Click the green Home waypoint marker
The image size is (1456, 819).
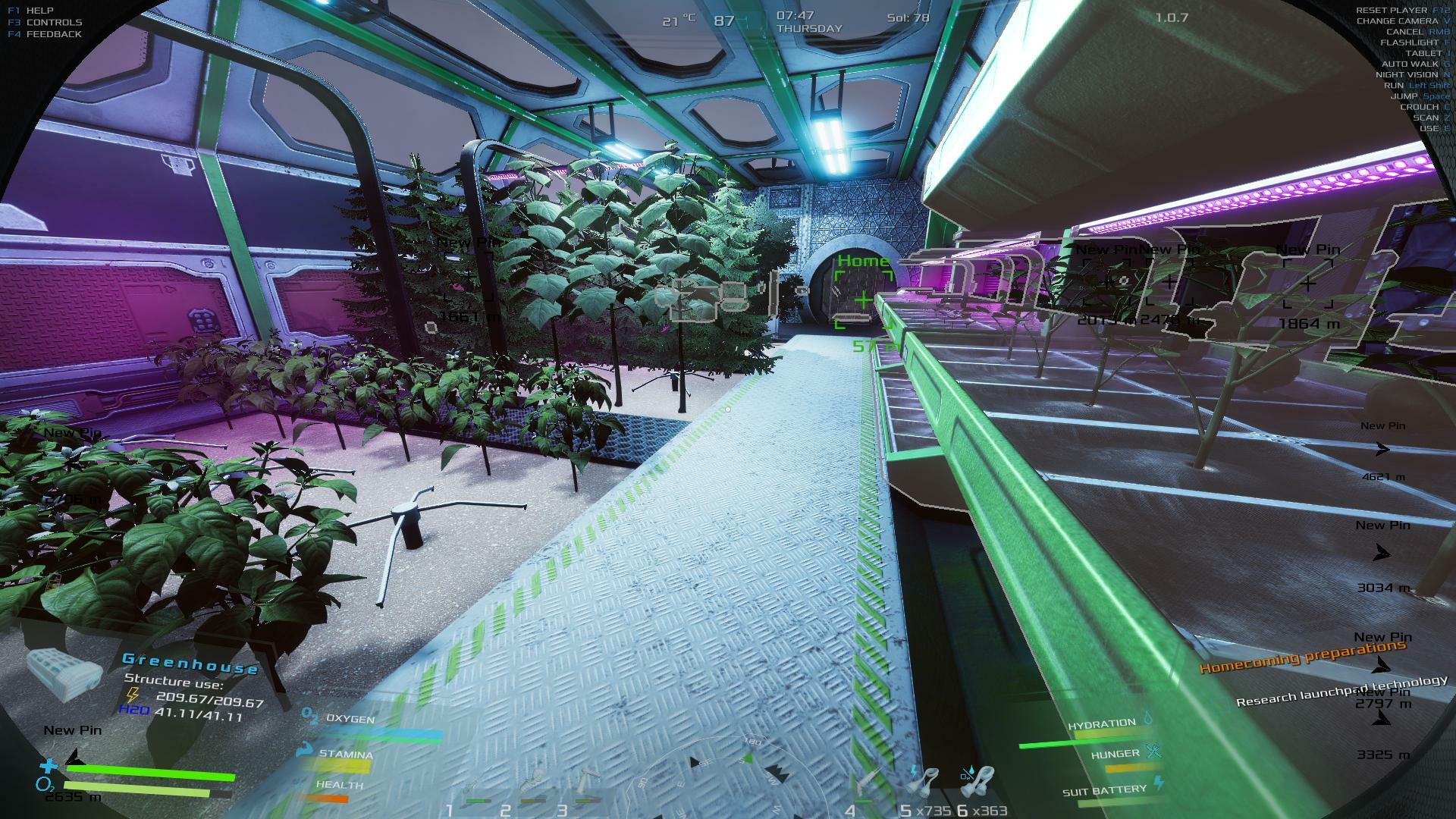863,300
